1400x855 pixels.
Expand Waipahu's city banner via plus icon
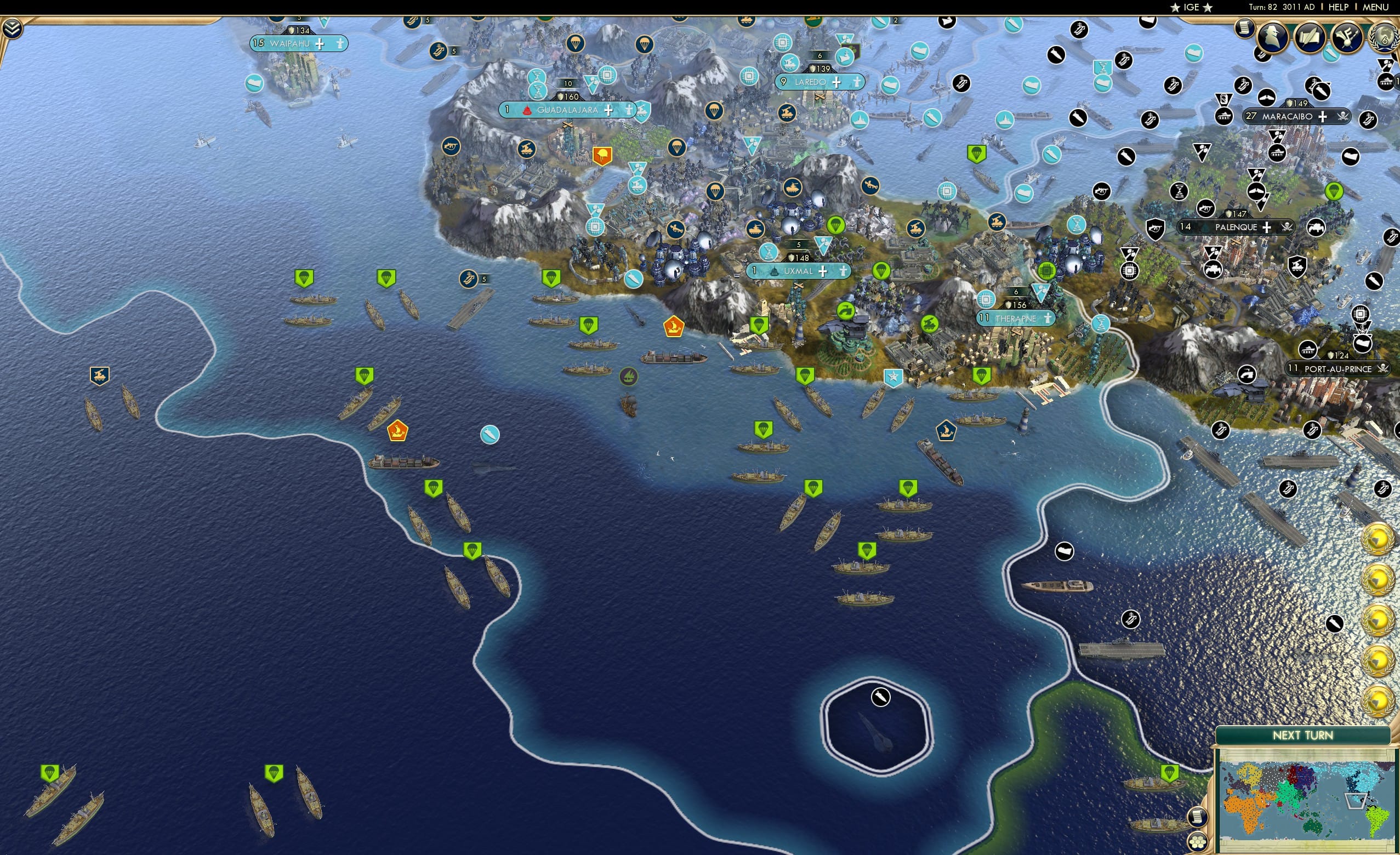click(321, 45)
